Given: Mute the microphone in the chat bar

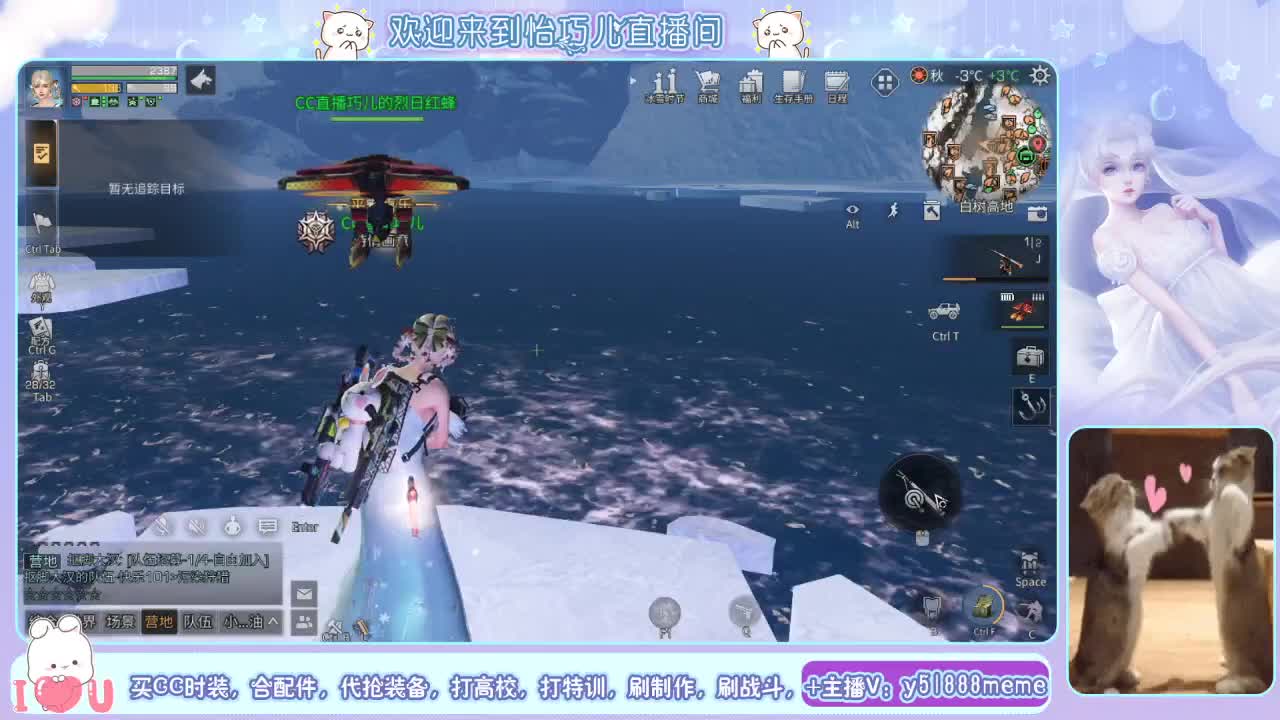Looking at the screenshot, I should 163,524.
